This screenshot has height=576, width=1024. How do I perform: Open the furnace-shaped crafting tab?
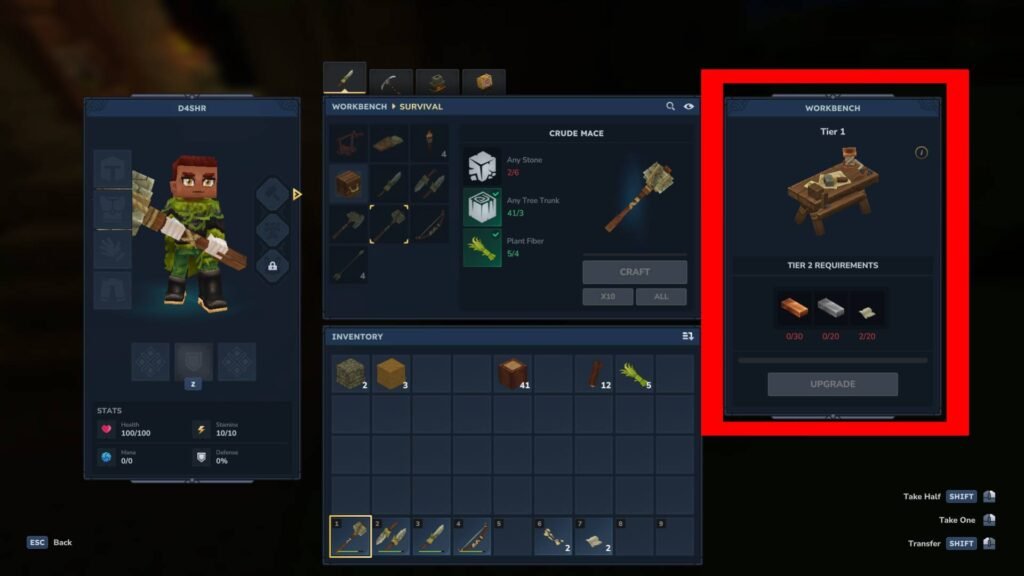tap(437, 82)
